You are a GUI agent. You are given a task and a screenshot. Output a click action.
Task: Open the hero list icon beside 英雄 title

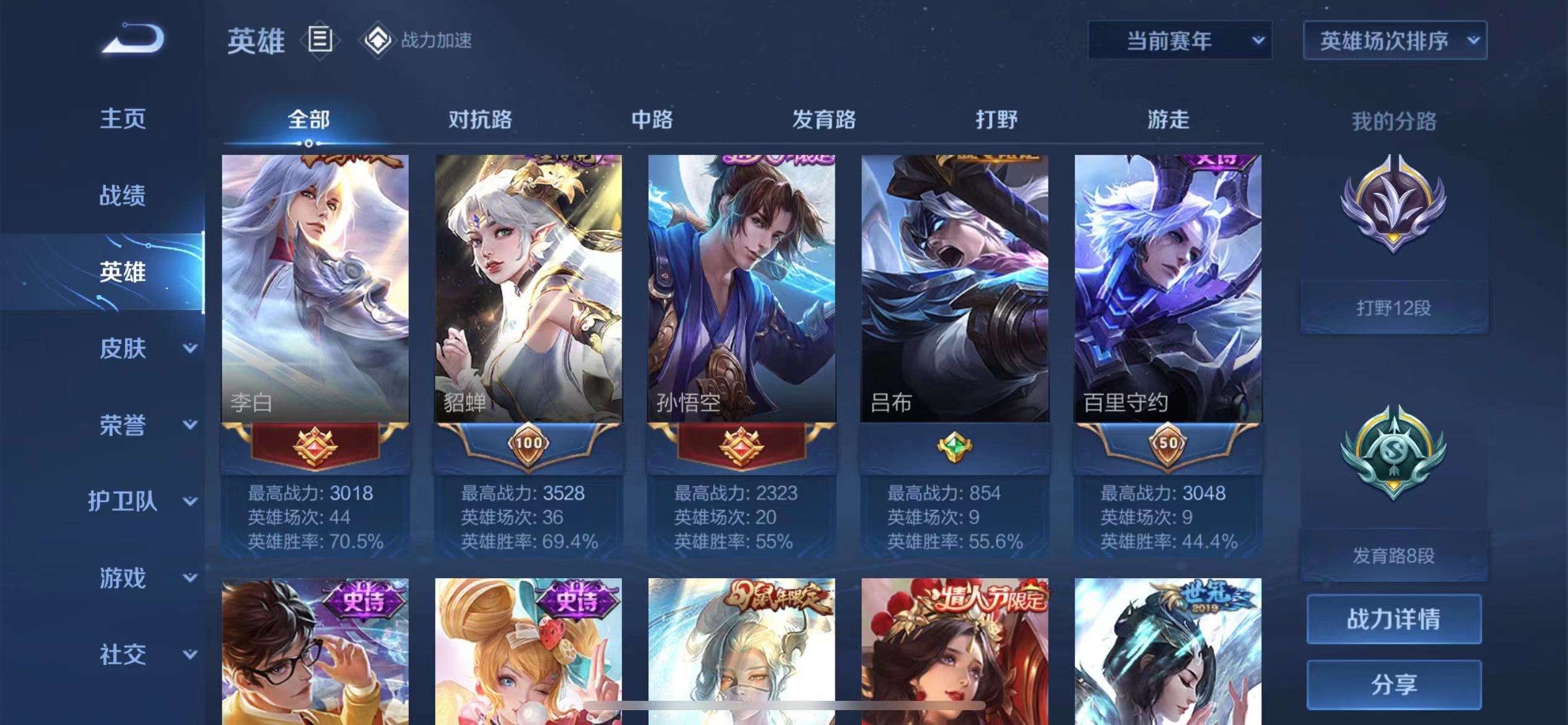320,39
